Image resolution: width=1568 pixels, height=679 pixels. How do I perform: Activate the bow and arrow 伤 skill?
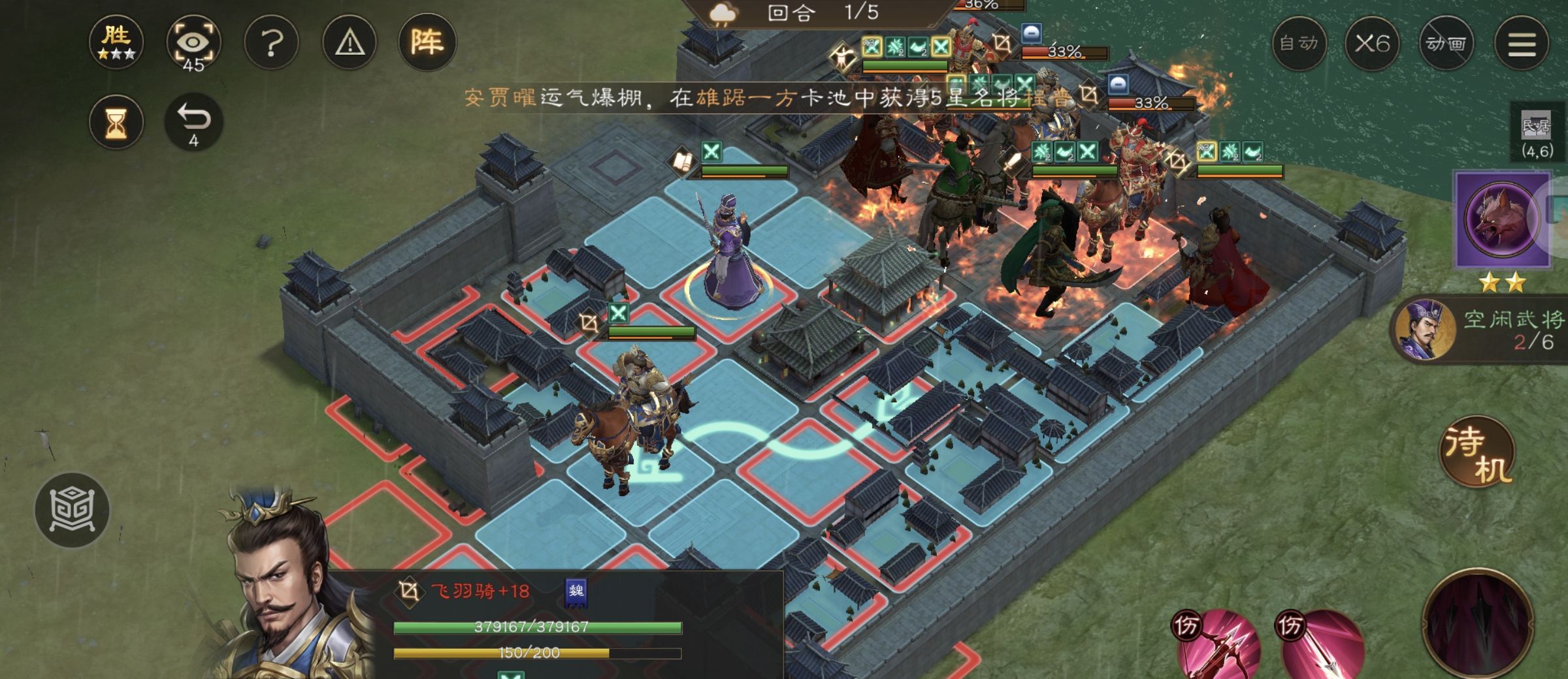click(1217, 645)
